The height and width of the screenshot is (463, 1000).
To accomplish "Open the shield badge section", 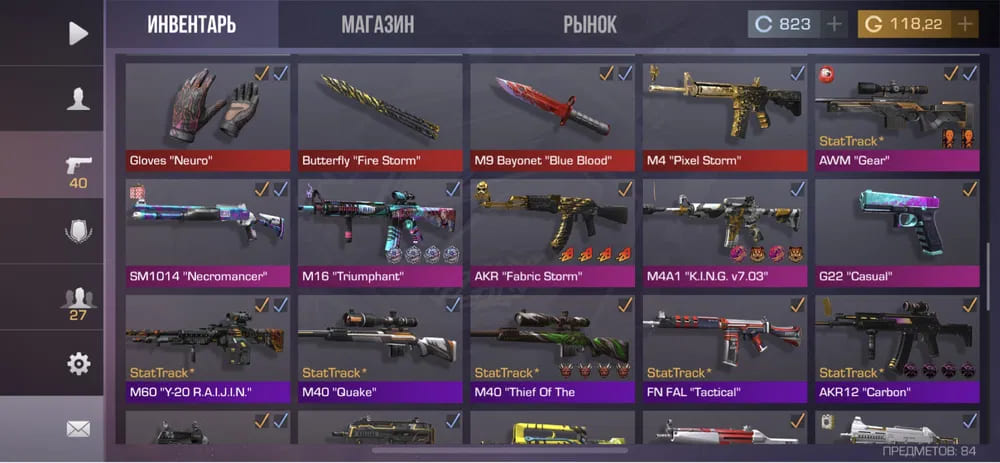I will tap(78, 232).
